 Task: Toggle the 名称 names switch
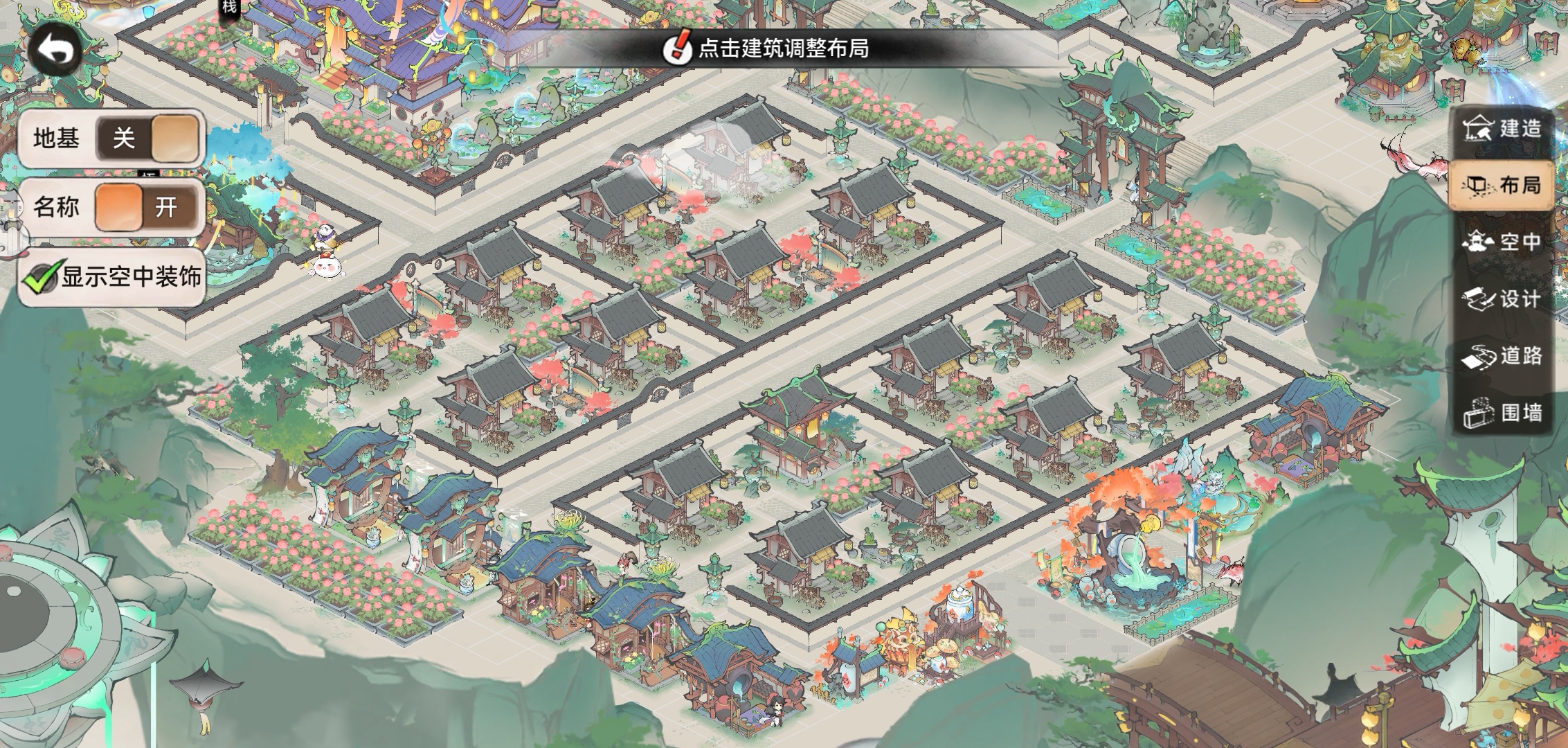pyautogui.click(x=147, y=207)
